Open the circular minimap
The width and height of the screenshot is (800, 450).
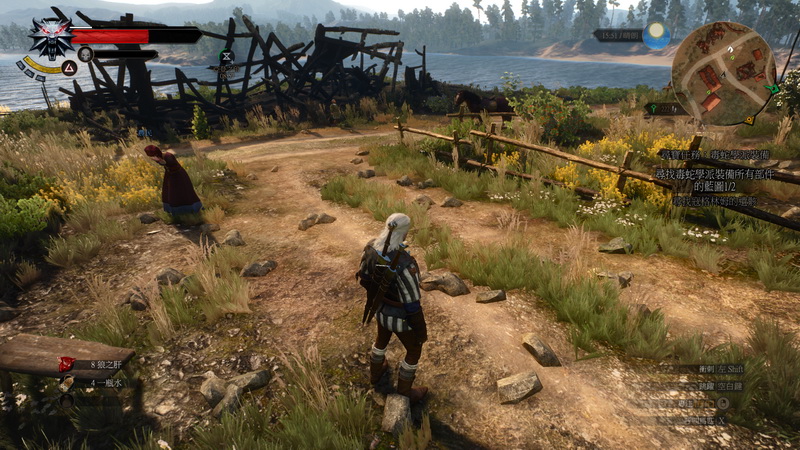(x=723, y=71)
